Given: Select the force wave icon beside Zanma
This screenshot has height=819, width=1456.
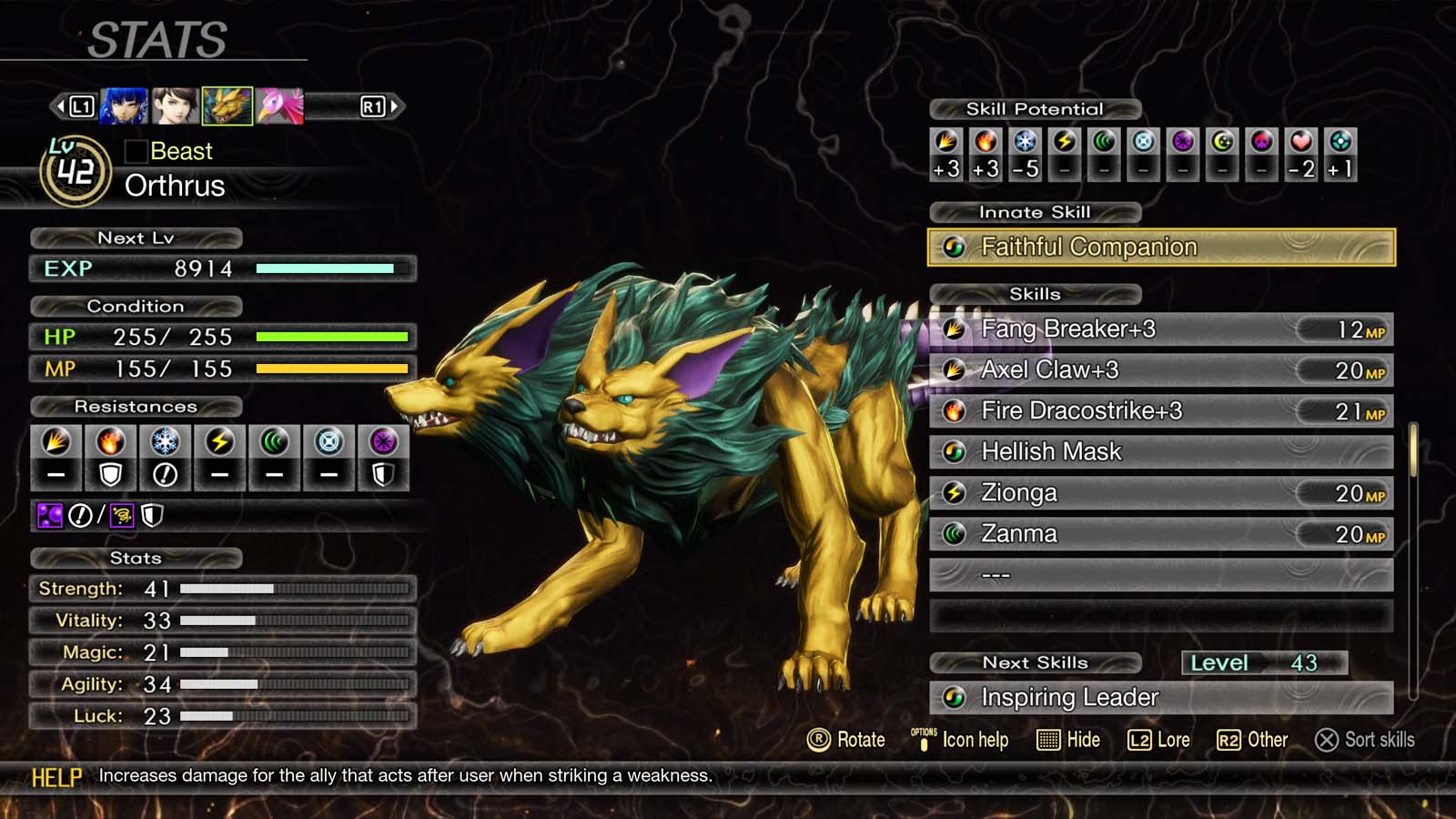Looking at the screenshot, I should pos(955,533).
